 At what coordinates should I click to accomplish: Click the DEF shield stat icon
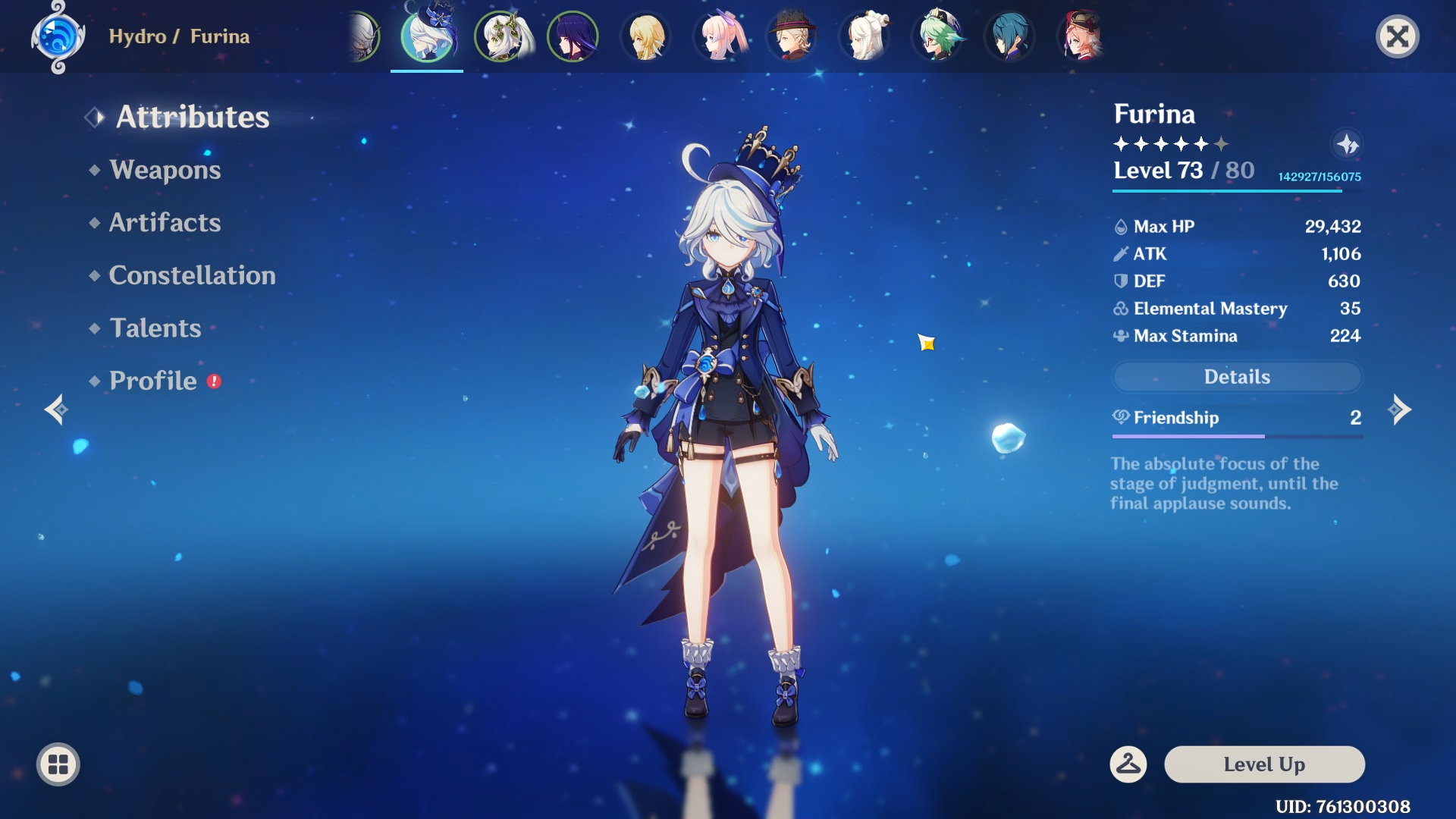pyautogui.click(x=1120, y=281)
